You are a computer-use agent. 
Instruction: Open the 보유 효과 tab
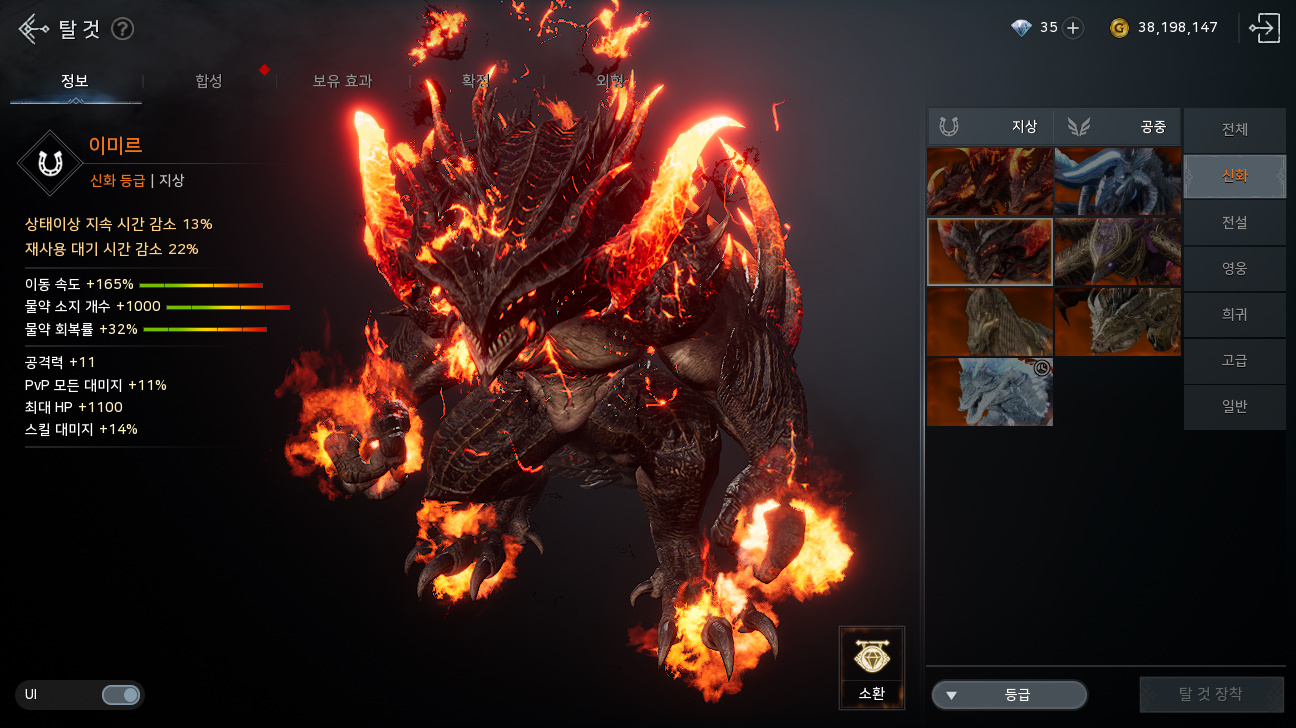342,81
